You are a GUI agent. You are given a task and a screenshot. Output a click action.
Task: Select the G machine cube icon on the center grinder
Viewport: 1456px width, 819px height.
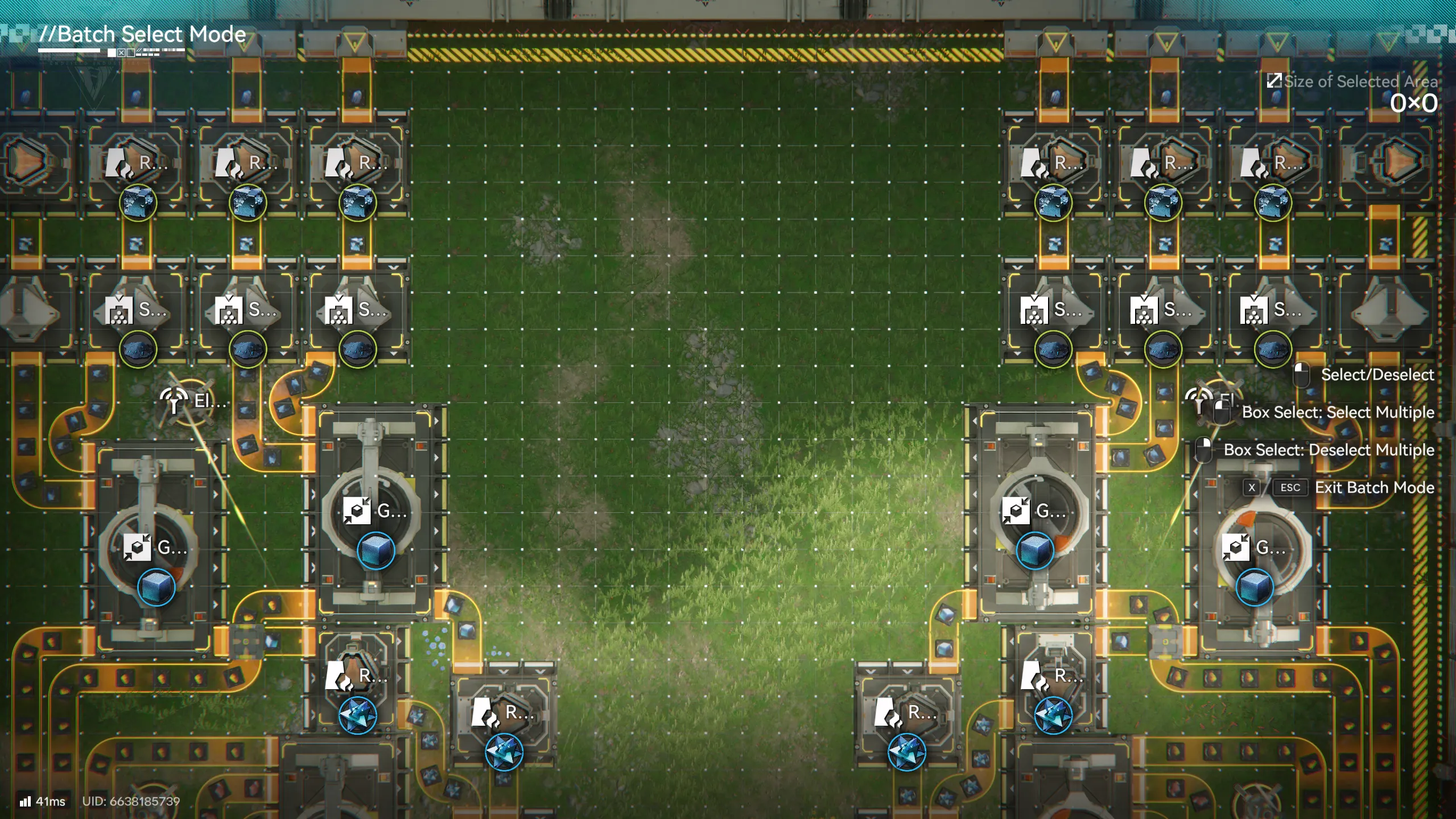click(x=357, y=511)
